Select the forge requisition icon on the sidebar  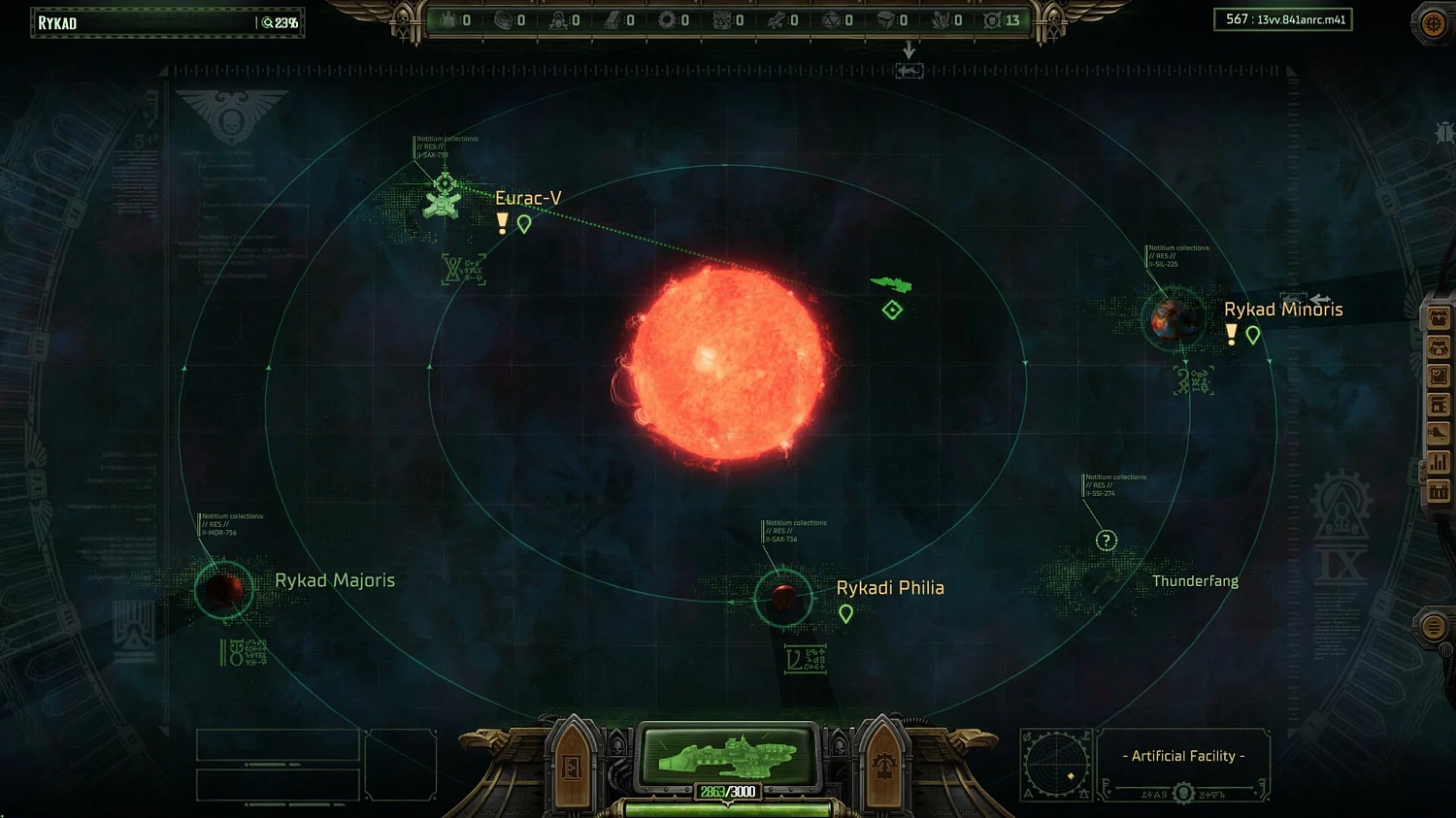(1439, 404)
